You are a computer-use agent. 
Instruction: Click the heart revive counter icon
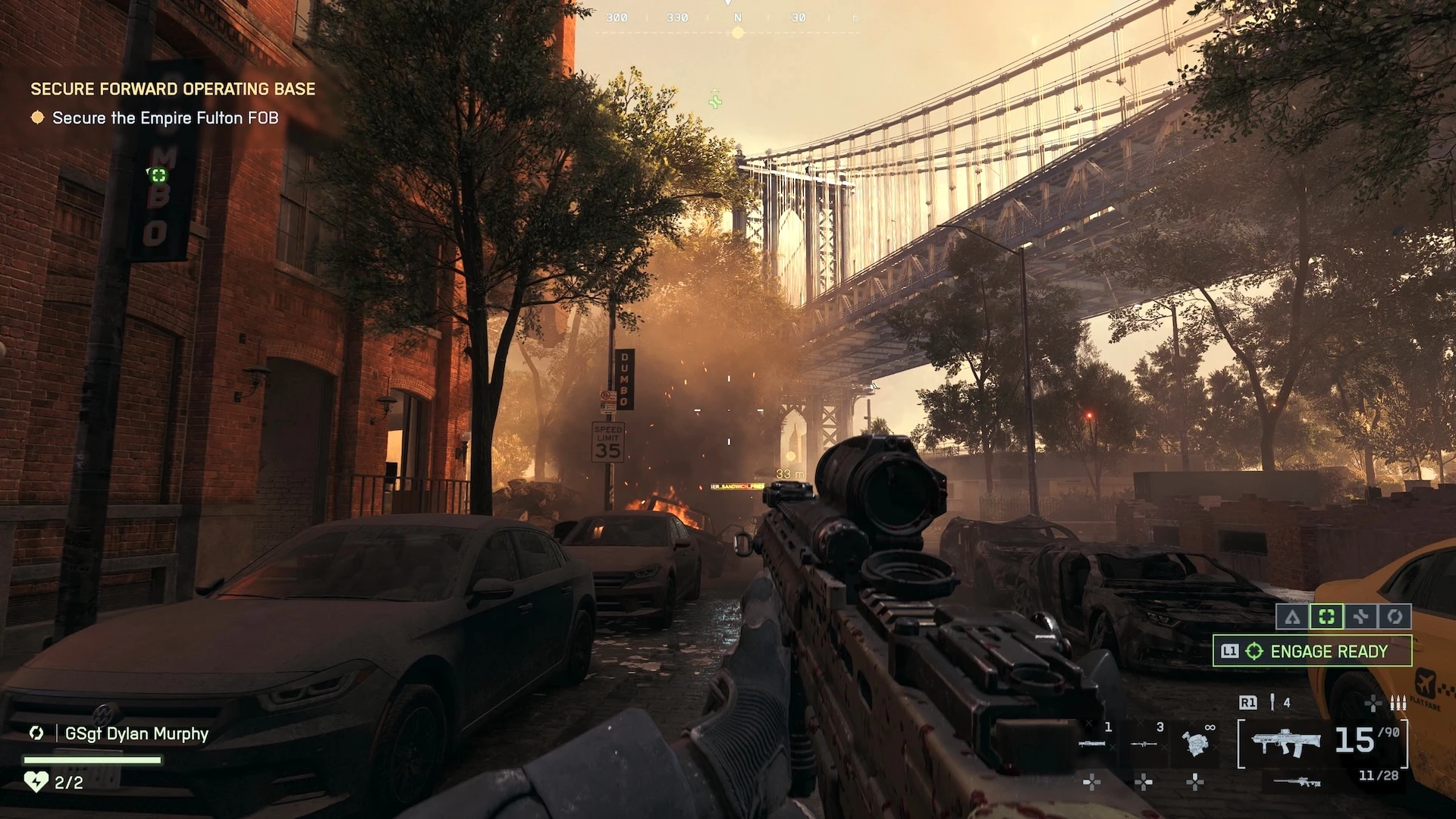36,782
